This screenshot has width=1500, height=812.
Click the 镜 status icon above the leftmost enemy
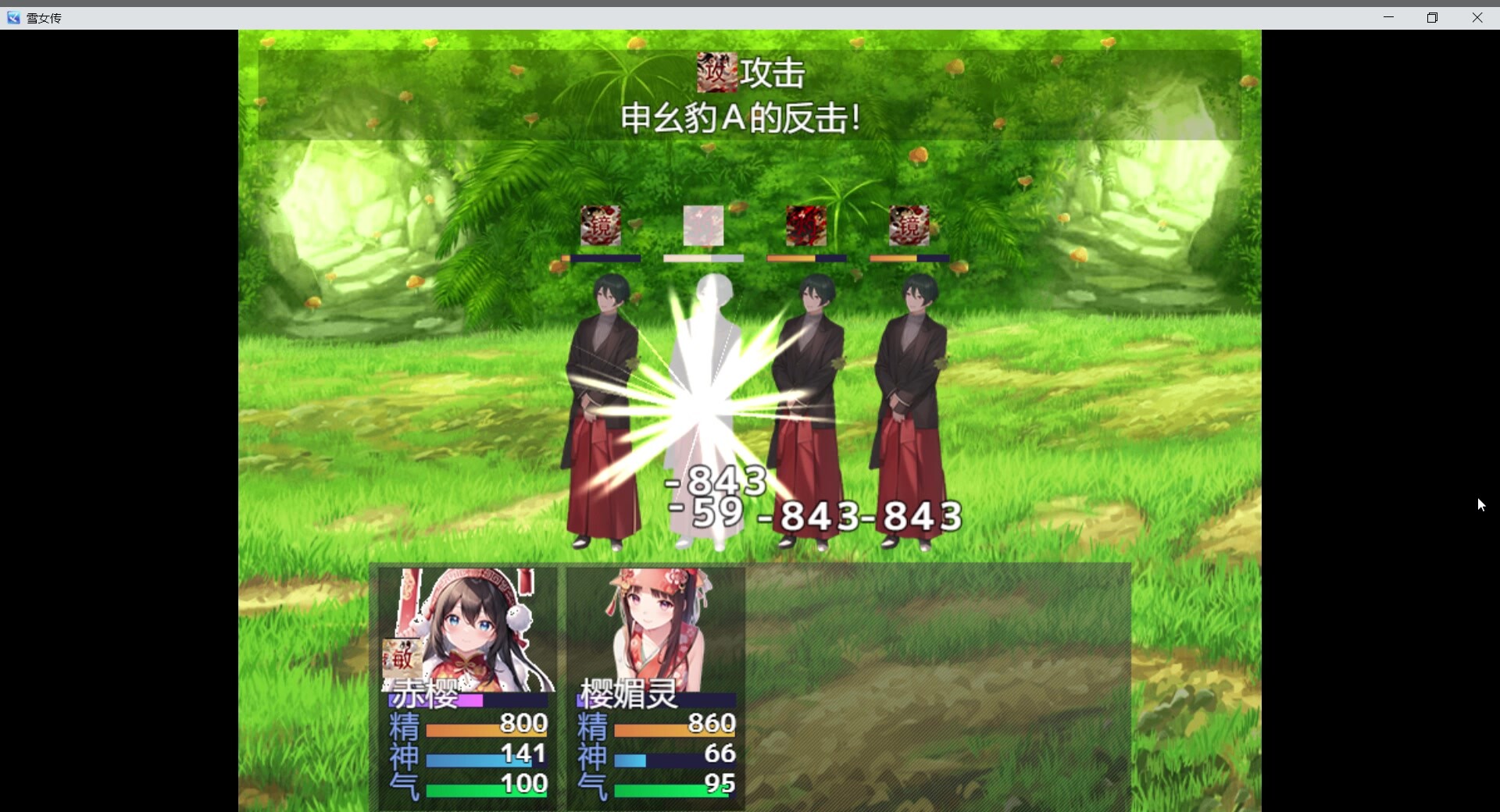[x=600, y=226]
